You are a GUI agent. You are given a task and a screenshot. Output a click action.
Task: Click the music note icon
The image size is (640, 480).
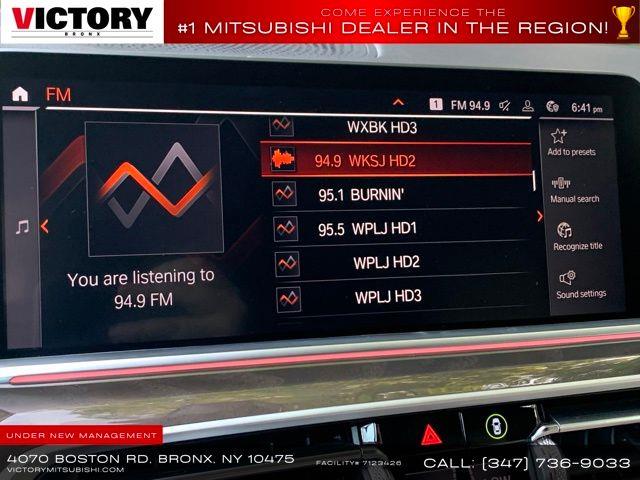pyautogui.click(x=22, y=227)
